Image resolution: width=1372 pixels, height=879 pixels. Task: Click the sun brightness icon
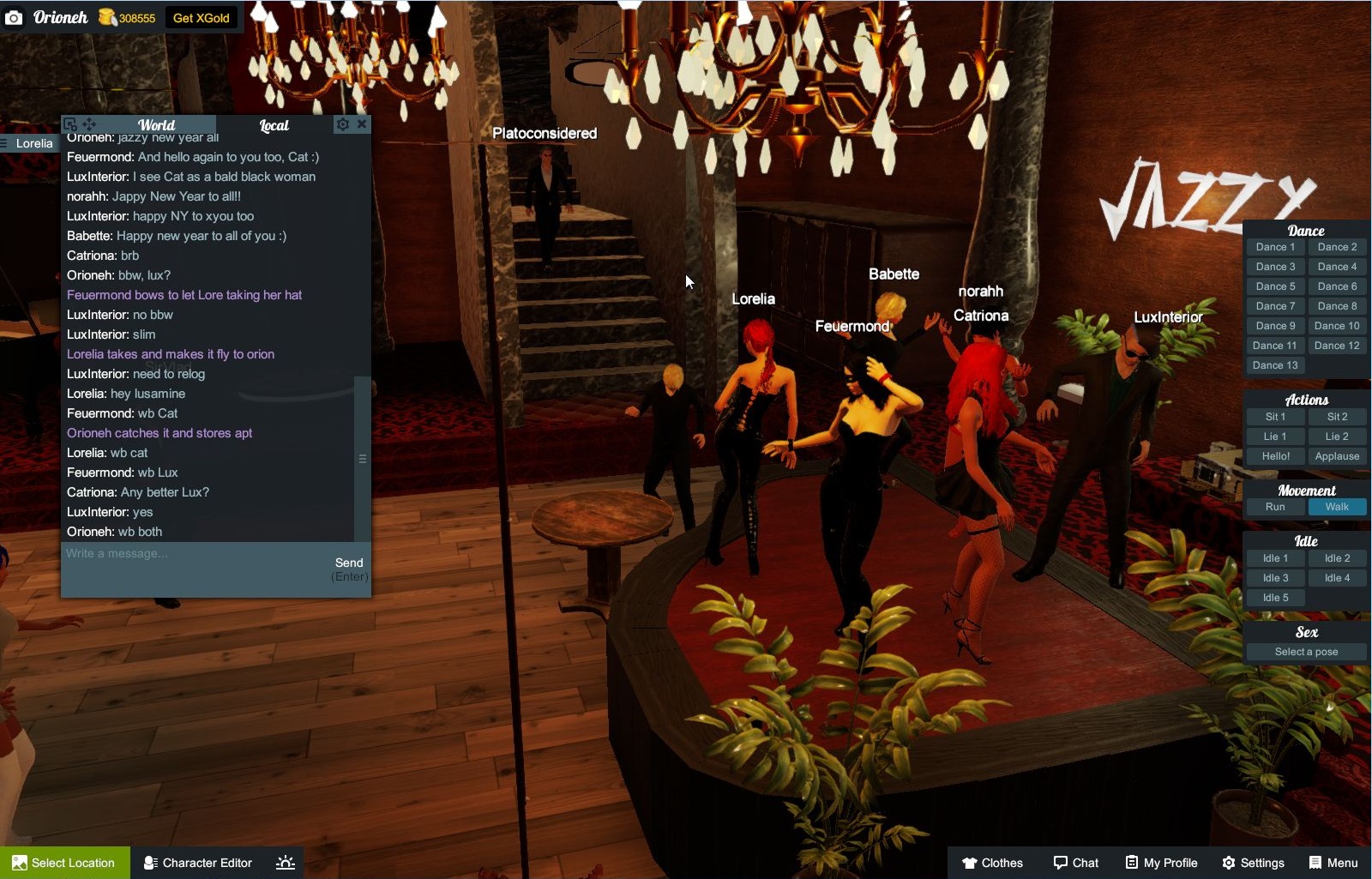tap(284, 863)
